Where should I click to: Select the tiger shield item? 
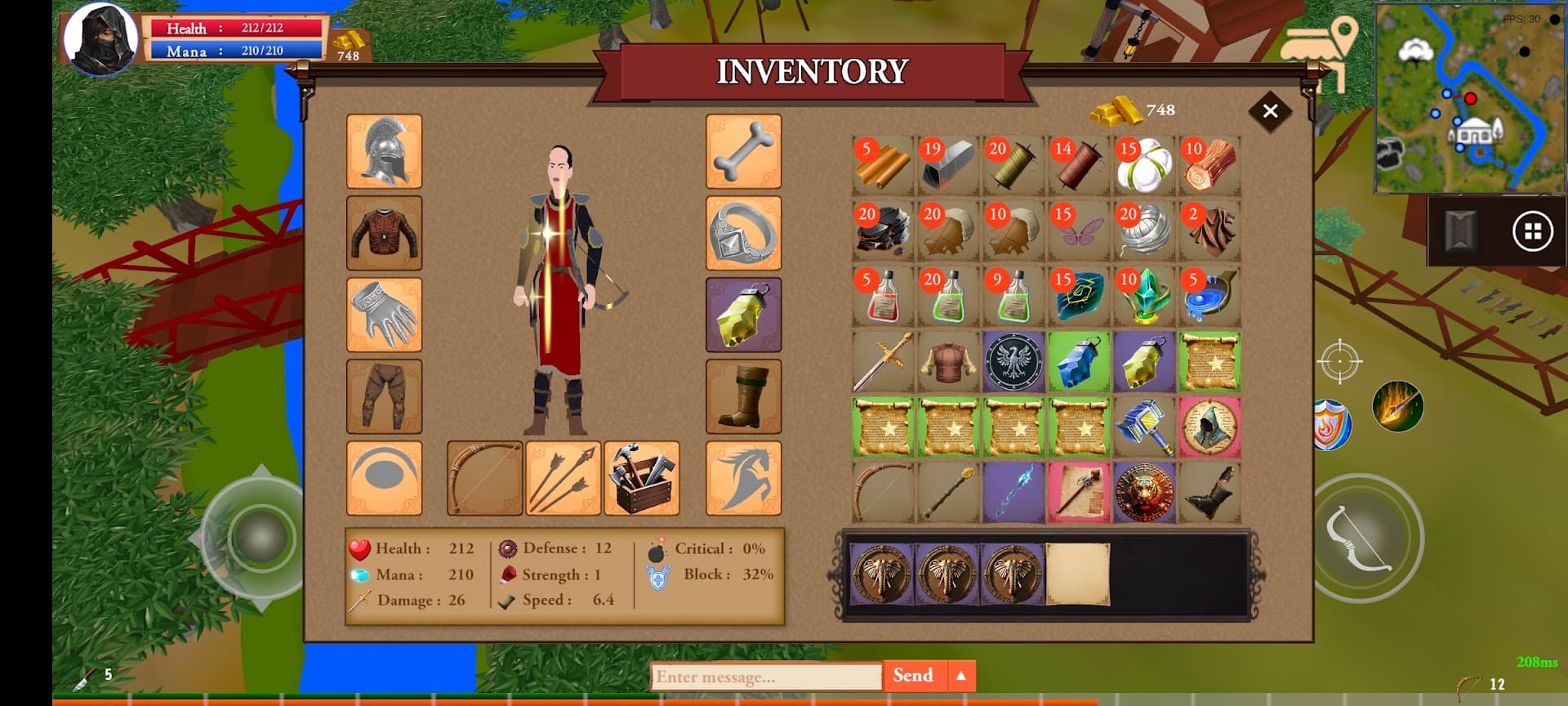coord(1143,493)
